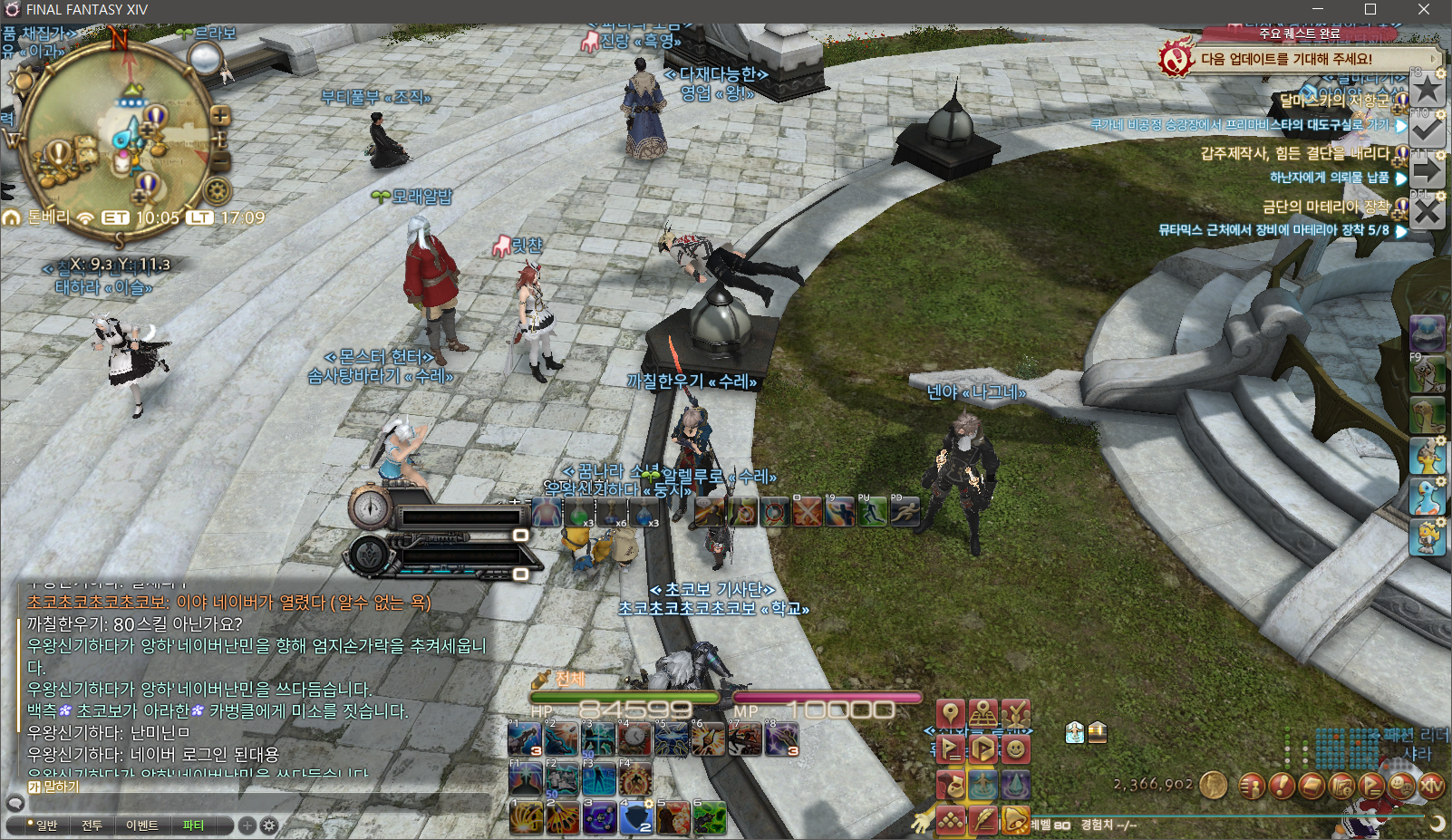Select the 금단의 마테리아 장착 quest entry
Image resolution: width=1452 pixels, height=840 pixels.
[1326, 207]
